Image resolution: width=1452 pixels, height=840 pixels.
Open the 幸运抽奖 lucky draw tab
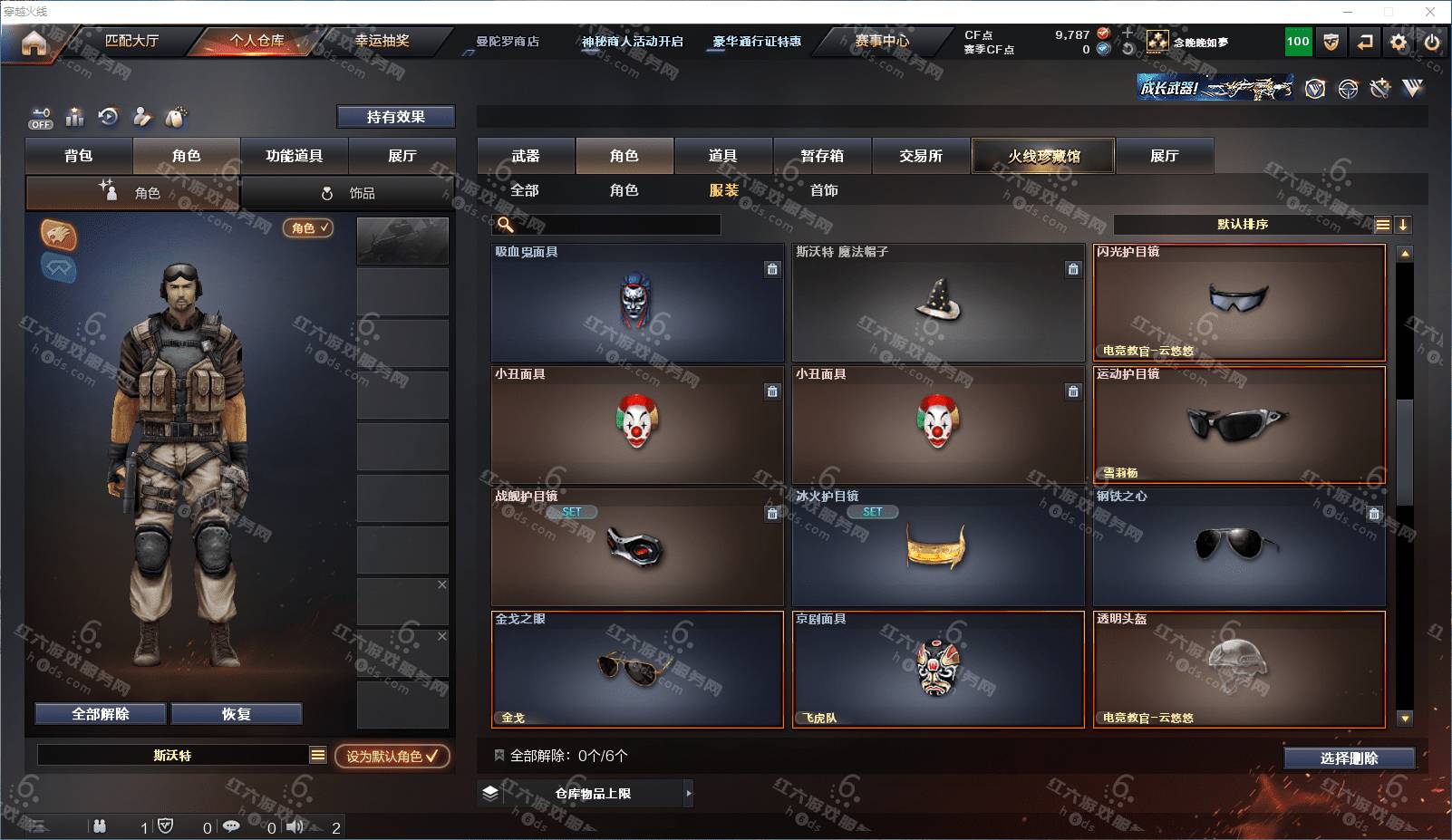click(x=382, y=41)
